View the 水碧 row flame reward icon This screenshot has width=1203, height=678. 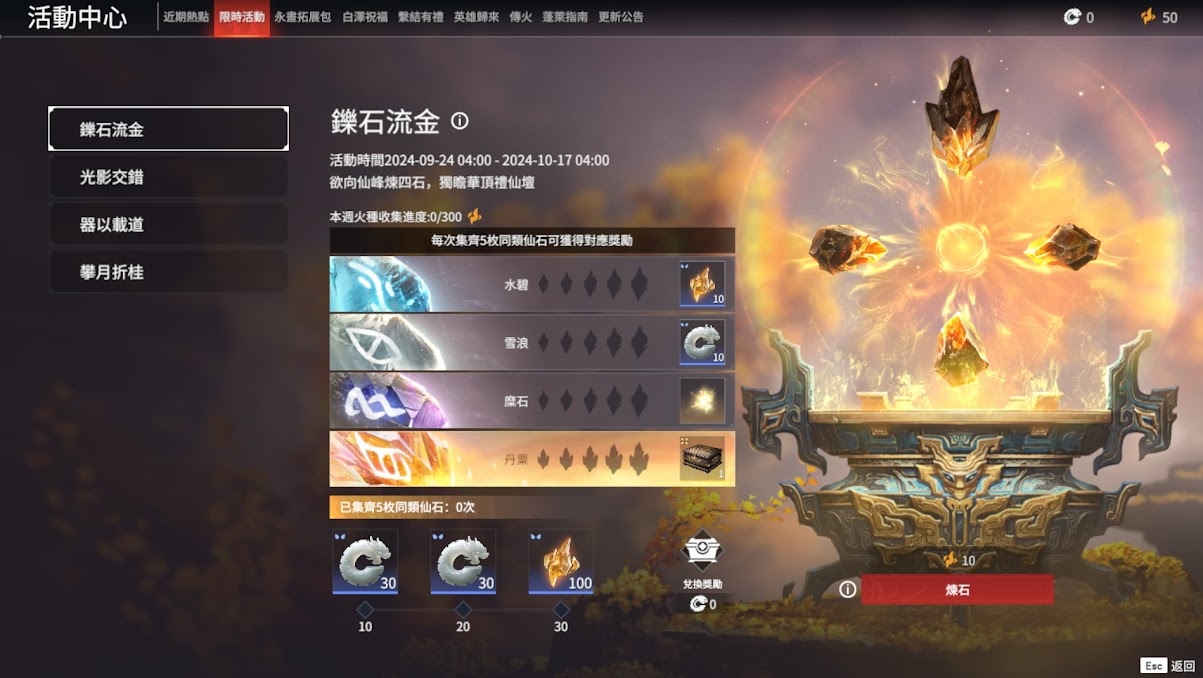(x=702, y=284)
